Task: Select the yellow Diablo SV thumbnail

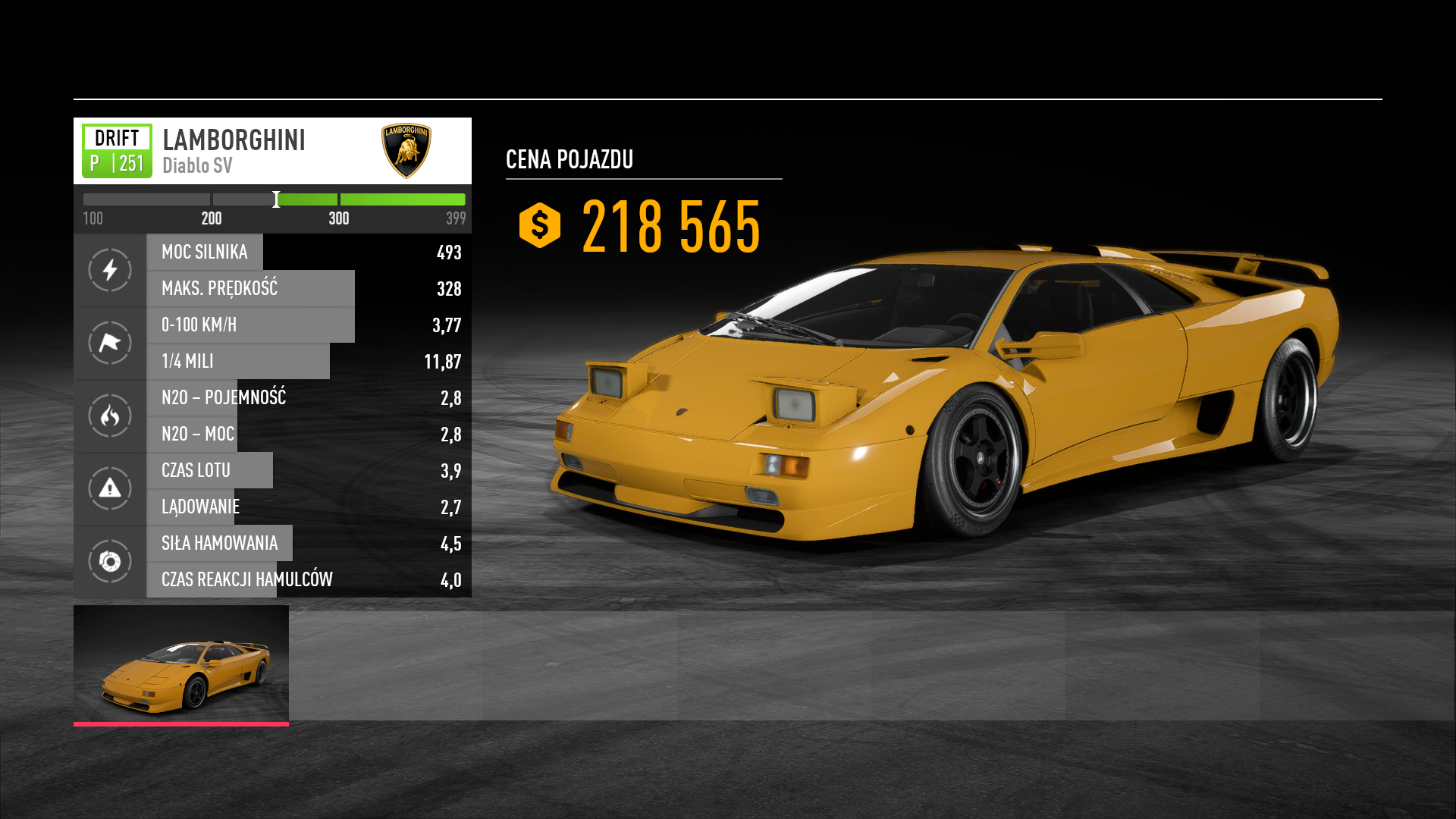Action: [x=181, y=665]
